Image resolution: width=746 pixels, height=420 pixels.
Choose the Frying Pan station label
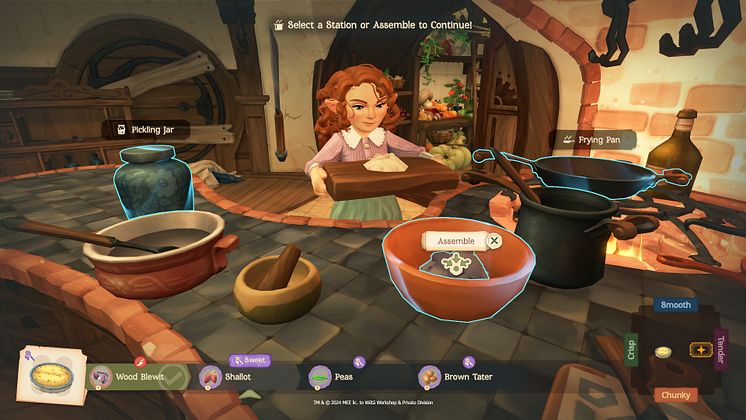597,139
